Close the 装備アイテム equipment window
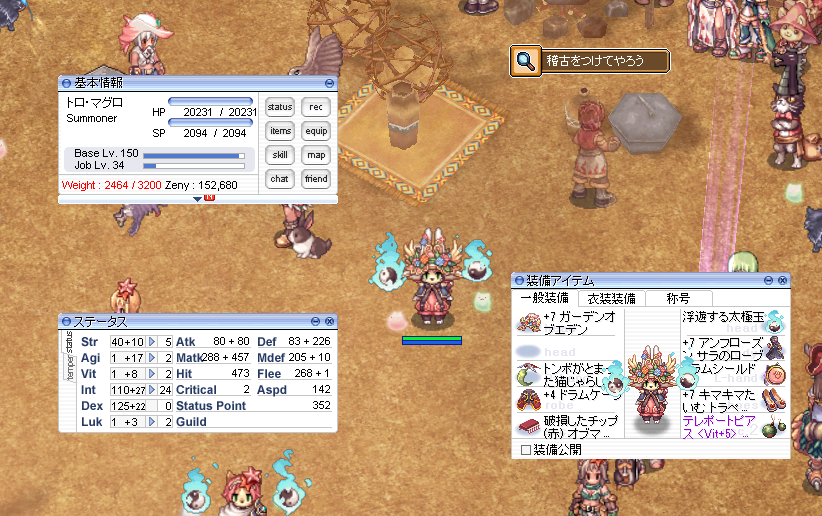The height and width of the screenshot is (516, 822). 782,281
